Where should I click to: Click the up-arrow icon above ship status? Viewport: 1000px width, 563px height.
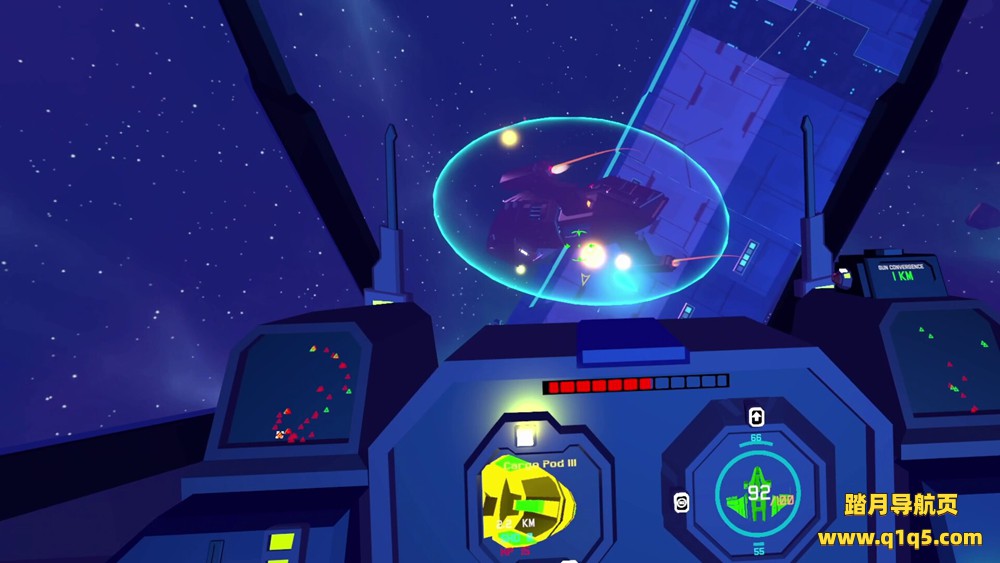pos(756,416)
